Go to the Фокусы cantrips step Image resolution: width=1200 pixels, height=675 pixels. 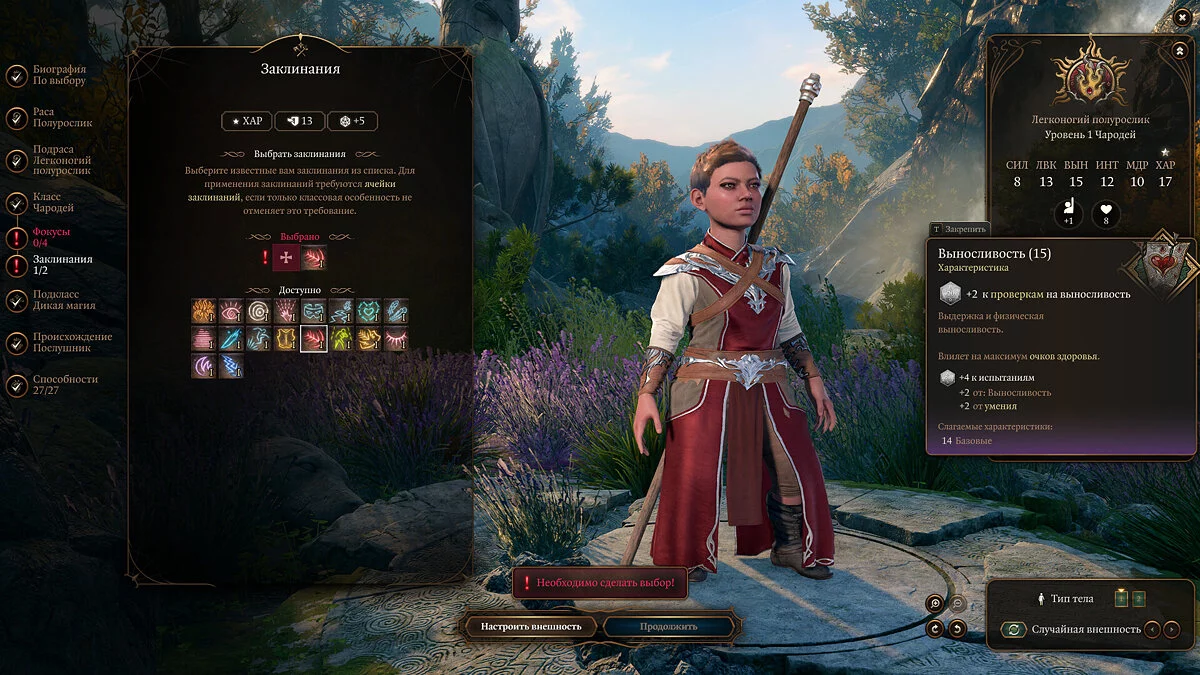click(x=51, y=237)
